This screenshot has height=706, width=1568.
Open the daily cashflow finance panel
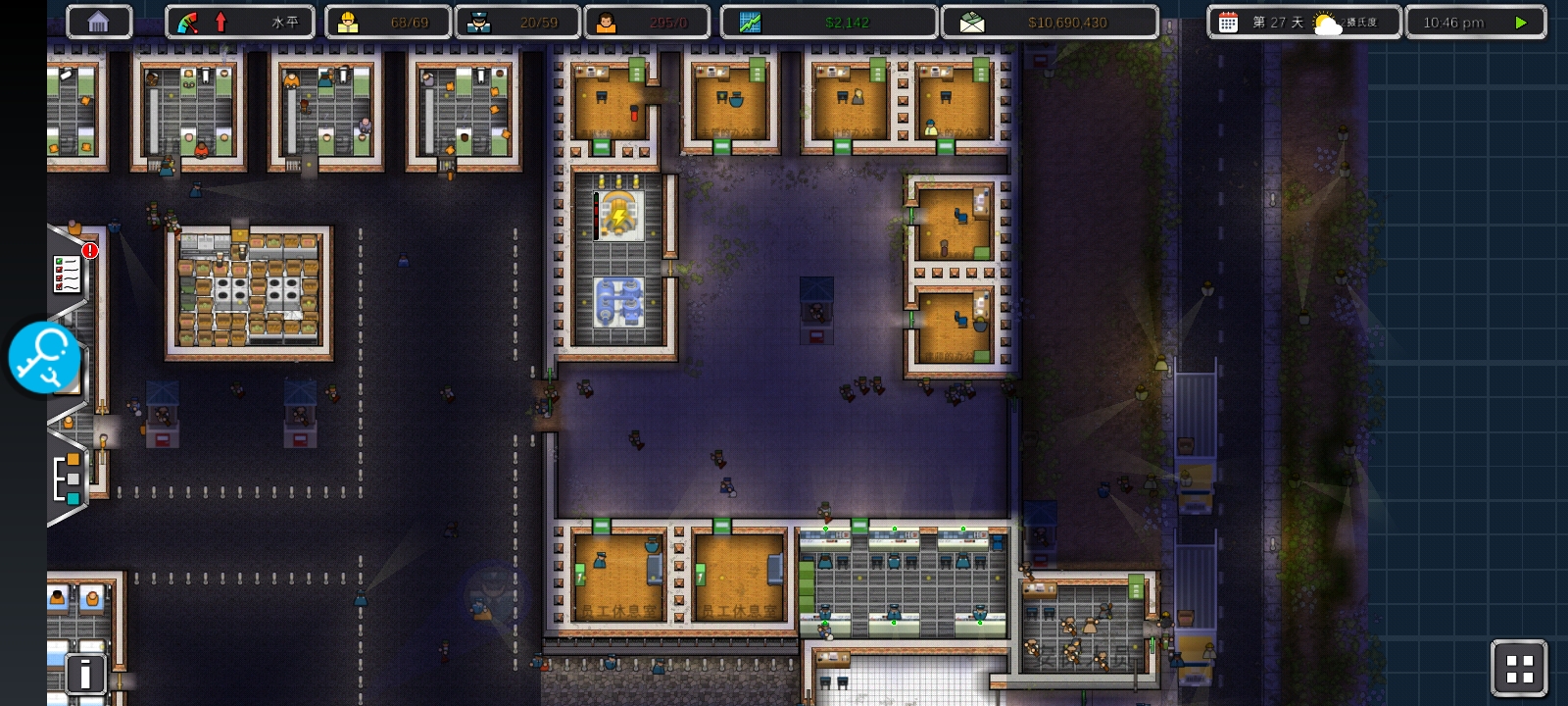coord(829,22)
